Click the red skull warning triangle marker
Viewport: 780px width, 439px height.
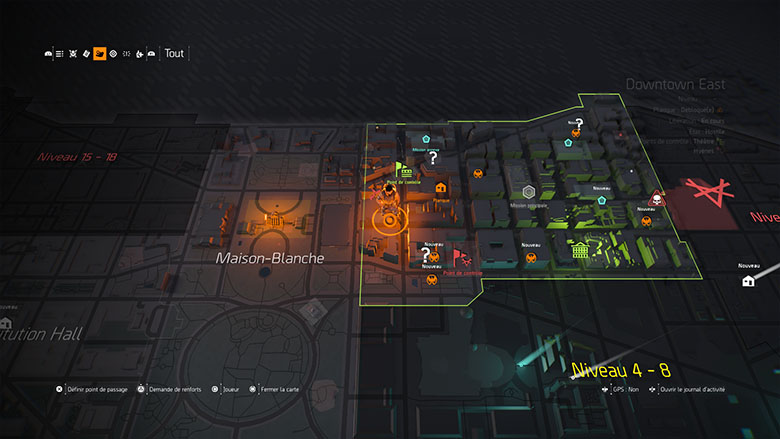[x=656, y=197]
